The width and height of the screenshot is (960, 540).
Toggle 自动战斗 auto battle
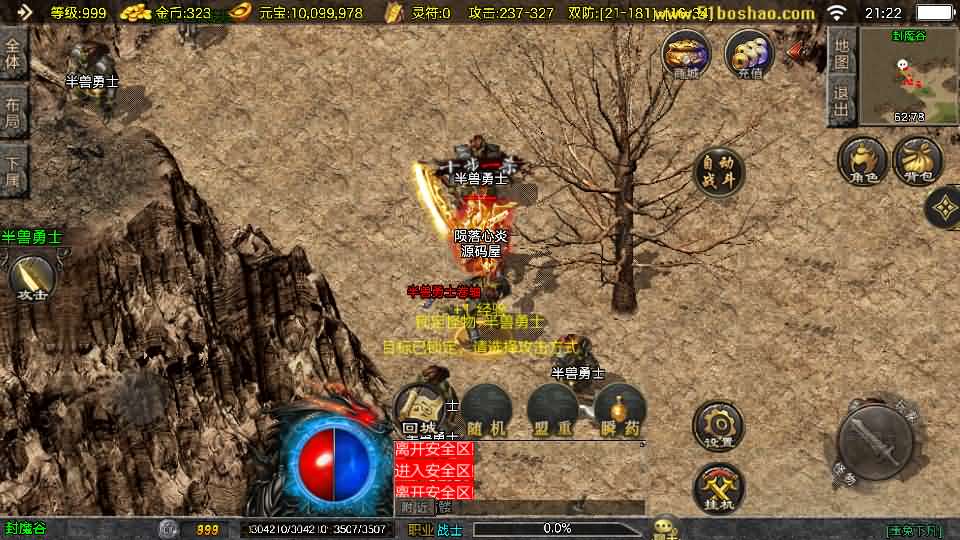(718, 173)
